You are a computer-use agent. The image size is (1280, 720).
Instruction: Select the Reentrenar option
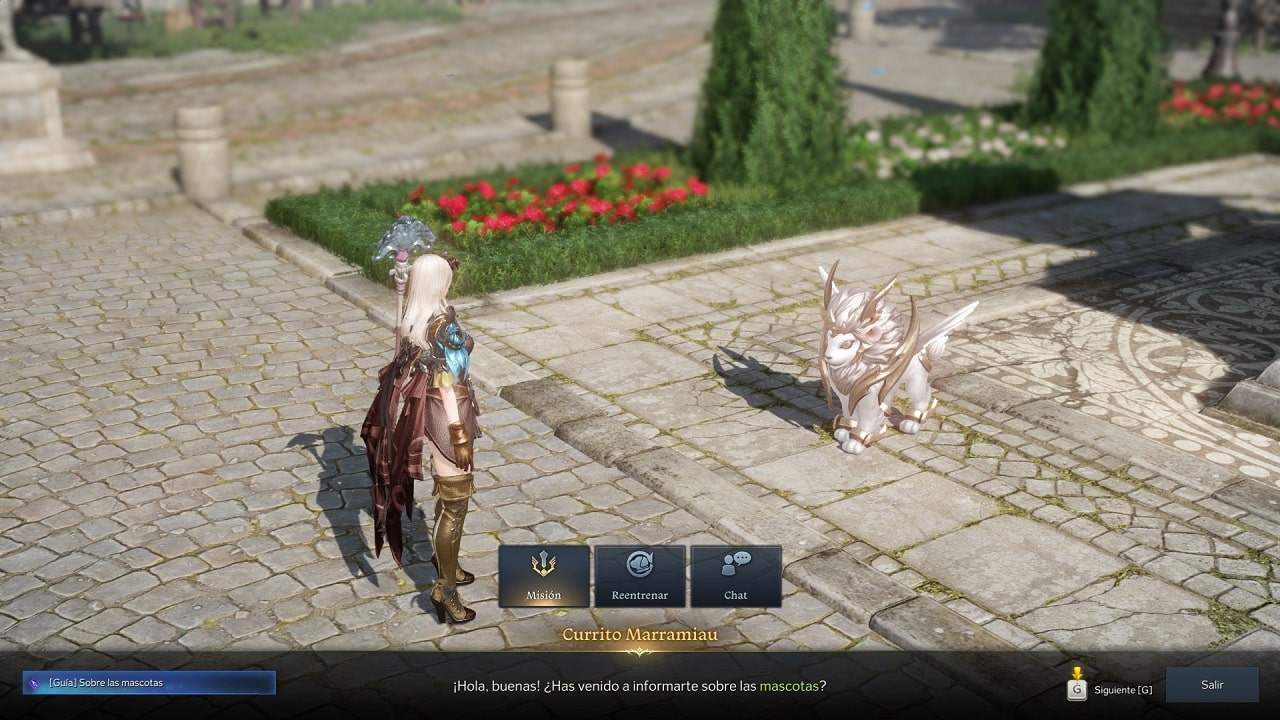tap(640, 576)
